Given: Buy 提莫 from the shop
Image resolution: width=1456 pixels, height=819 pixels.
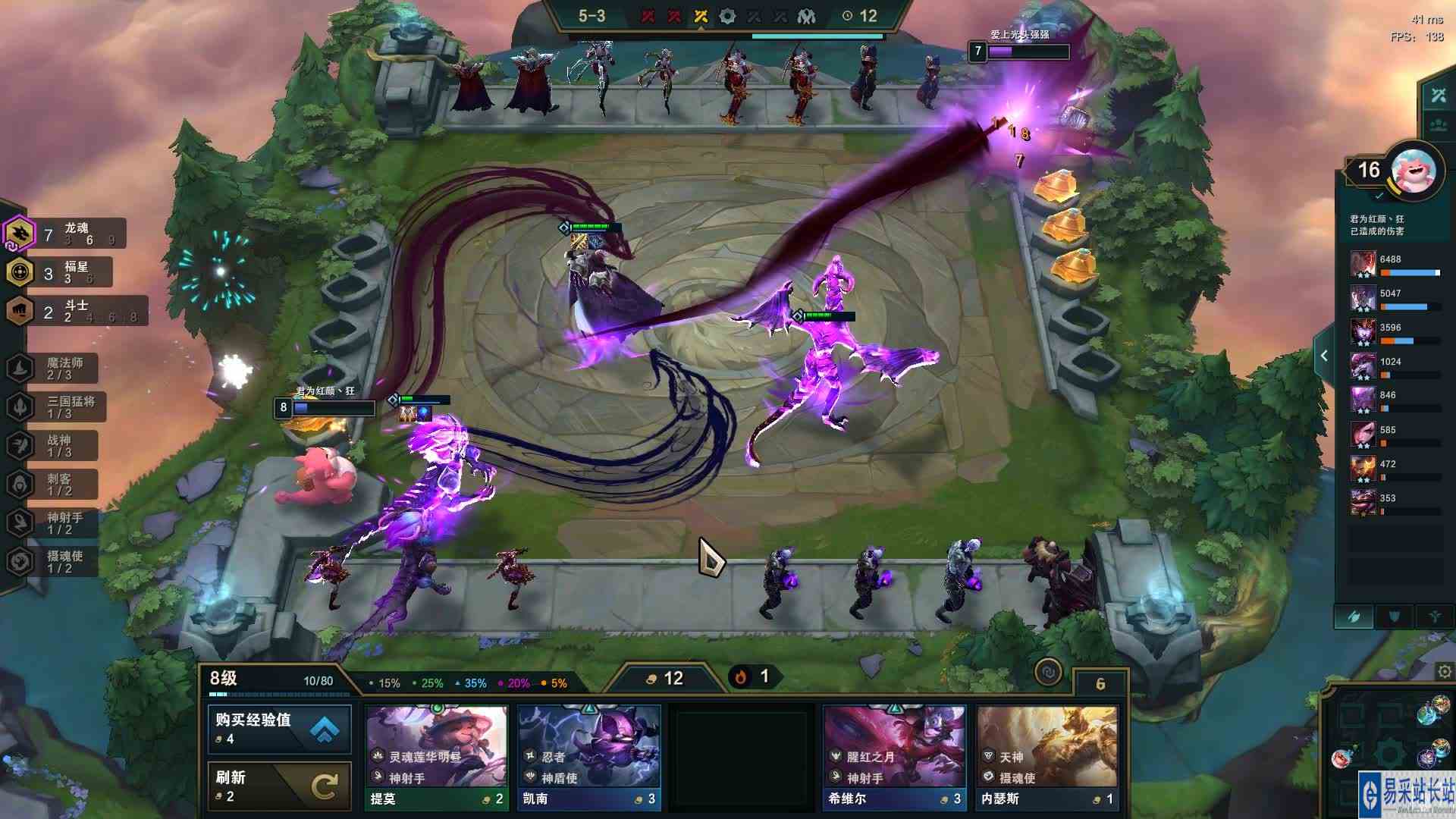Looking at the screenshot, I should point(438,755).
